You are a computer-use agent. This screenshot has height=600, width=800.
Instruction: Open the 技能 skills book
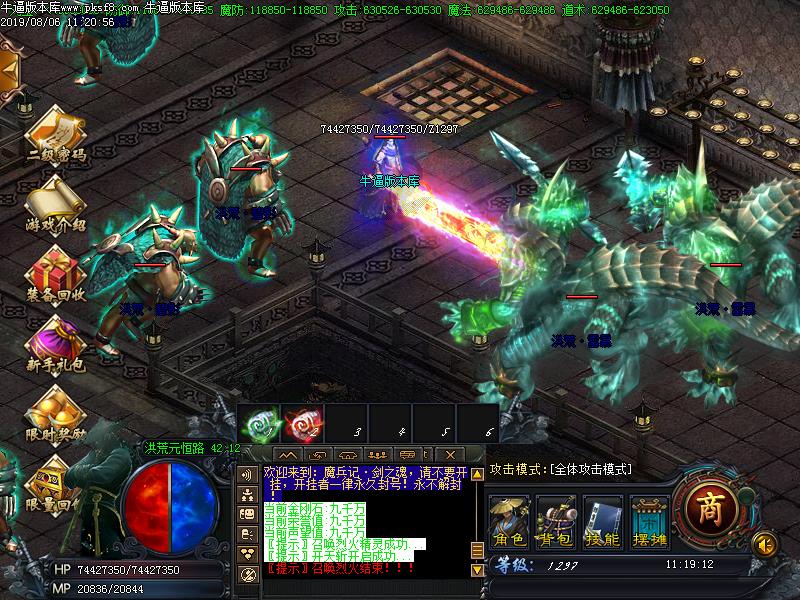pyautogui.click(x=602, y=518)
